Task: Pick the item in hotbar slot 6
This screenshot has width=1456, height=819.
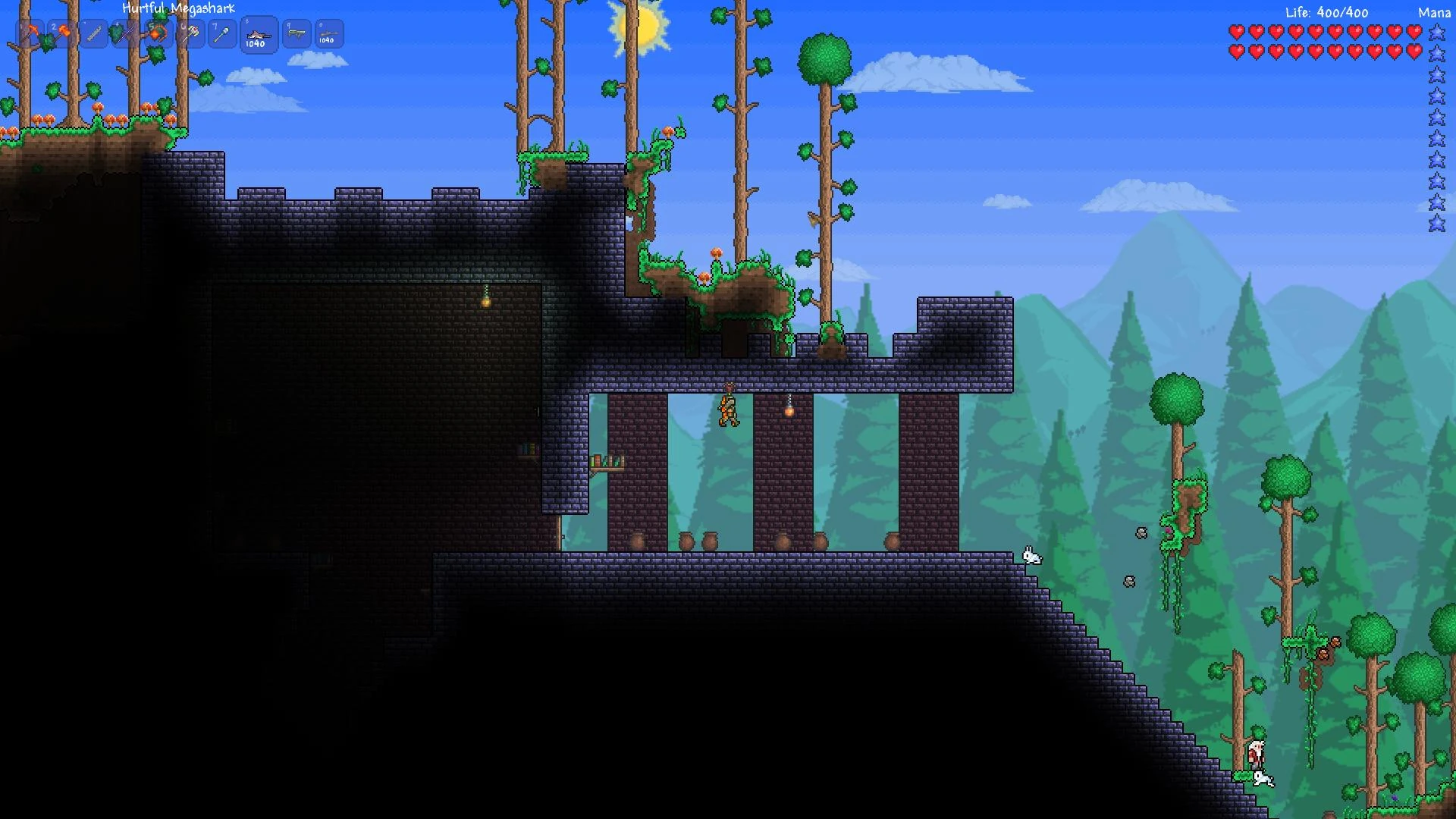Action: tap(191, 33)
